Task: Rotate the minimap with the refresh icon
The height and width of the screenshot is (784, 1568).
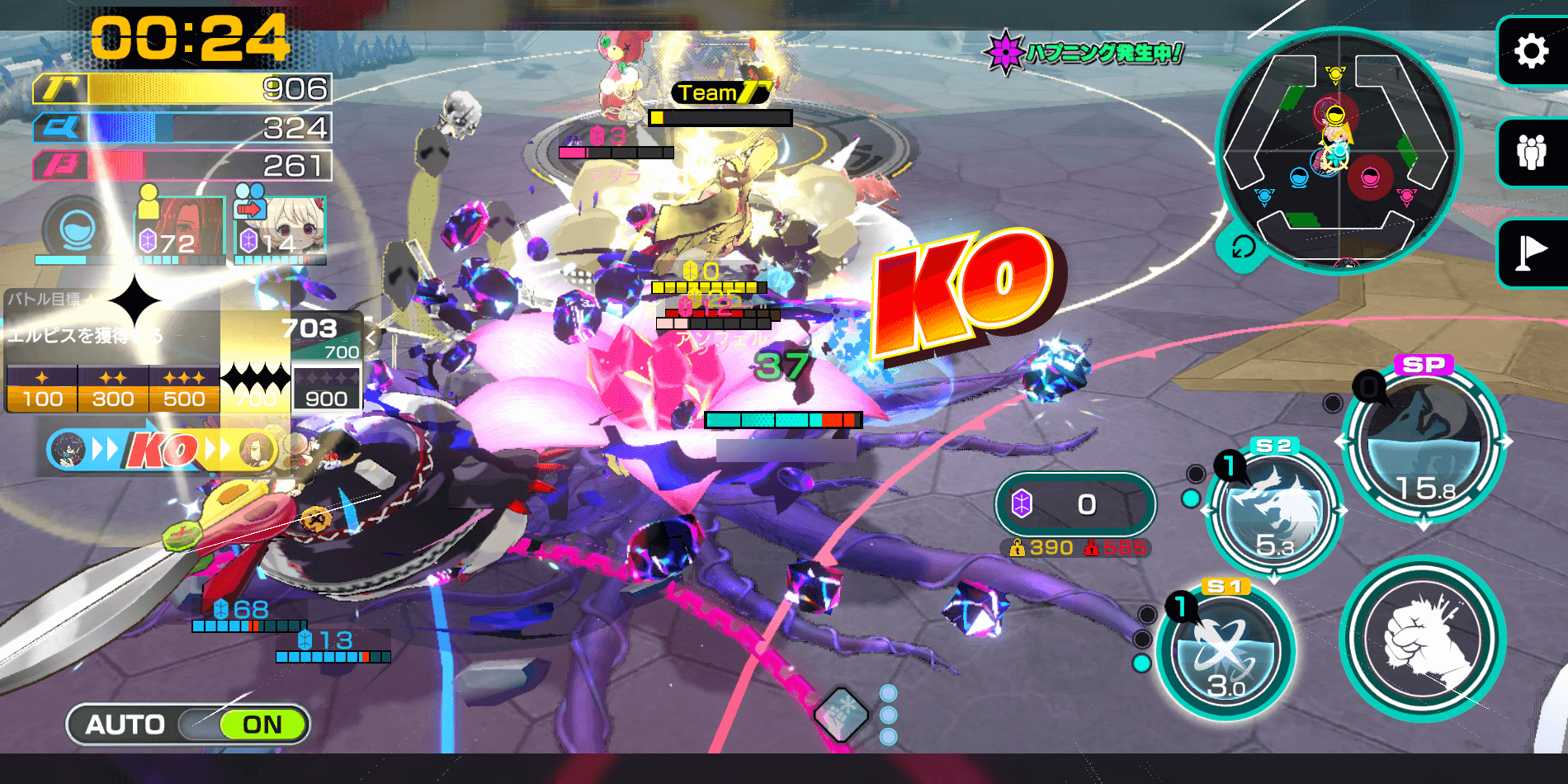Action: [1242, 247]
